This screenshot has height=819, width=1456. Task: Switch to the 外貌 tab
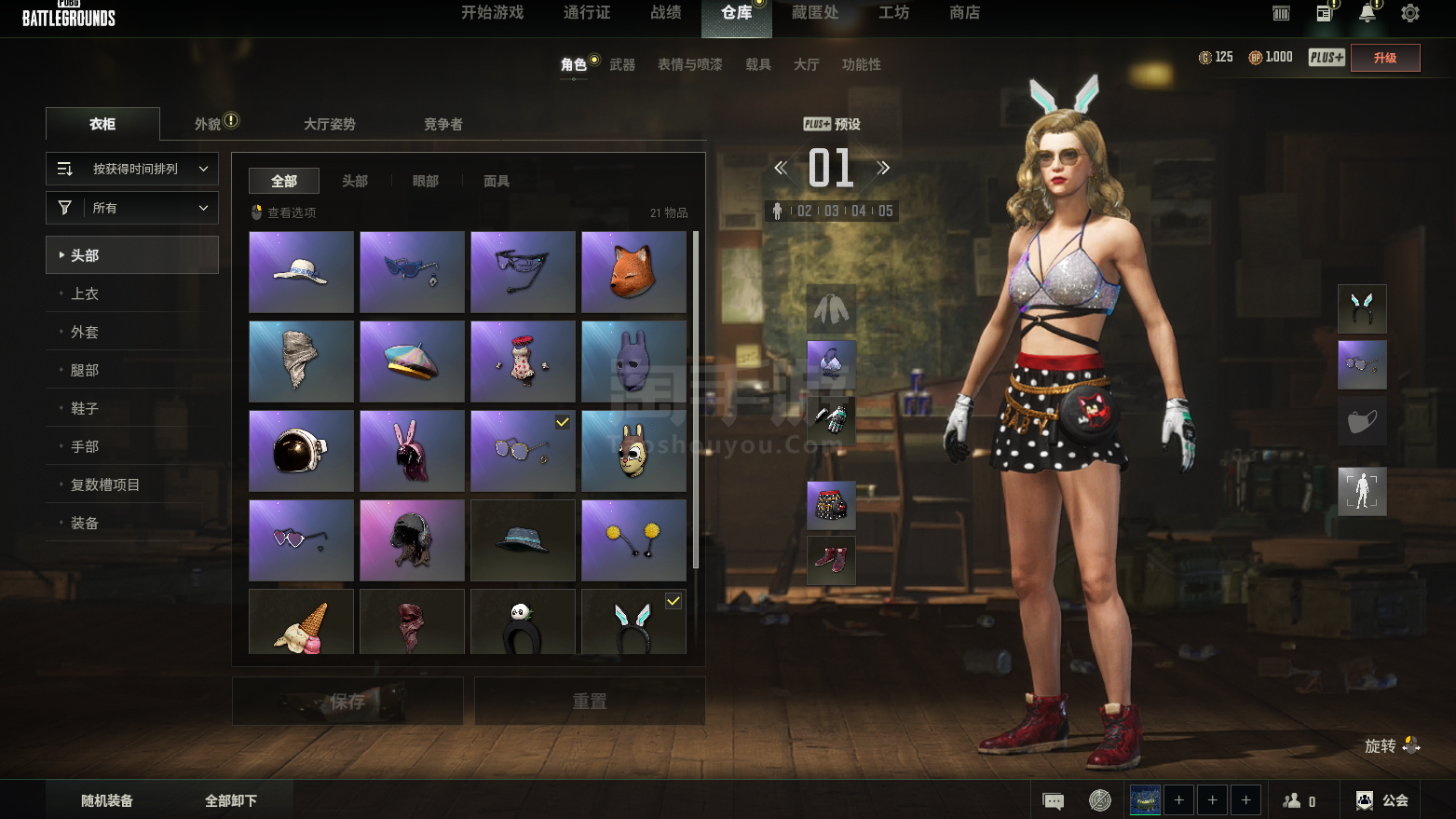[x=208, y=124]
